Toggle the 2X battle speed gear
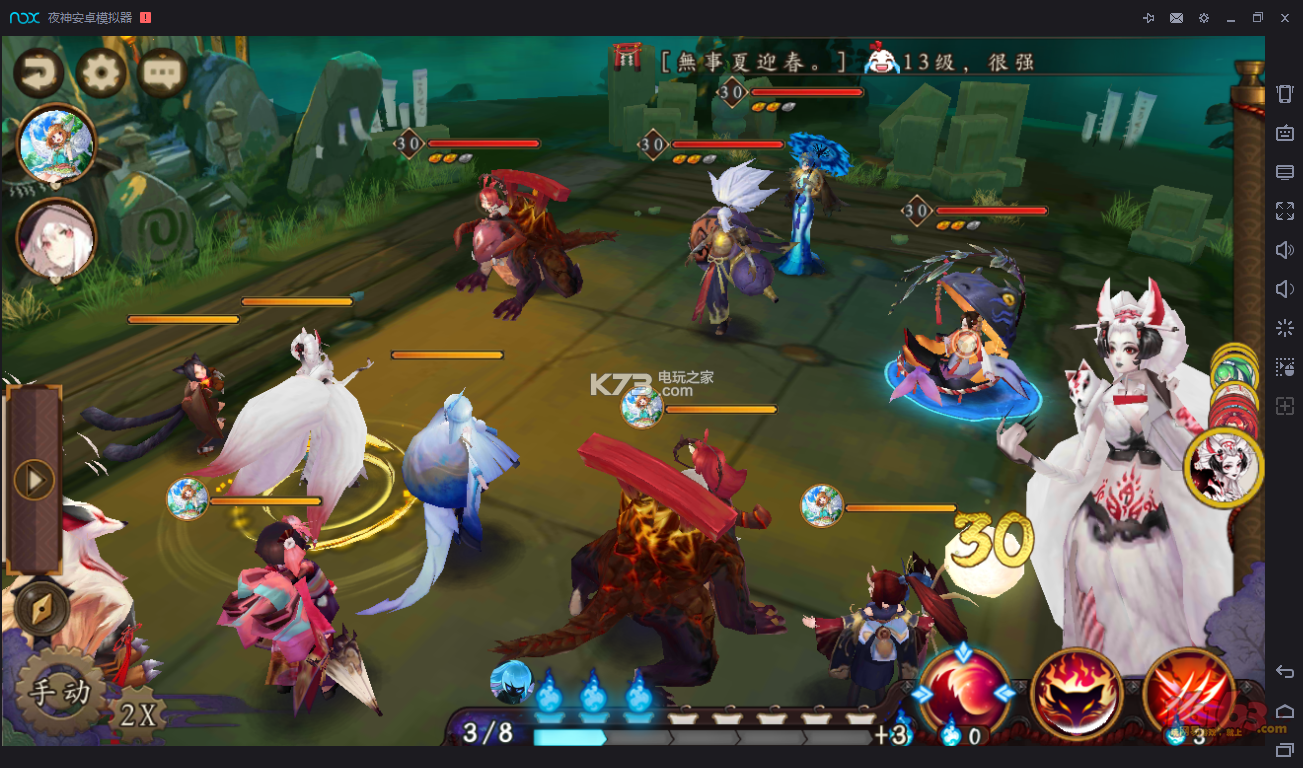1303x768 pixels. [138, 714]
